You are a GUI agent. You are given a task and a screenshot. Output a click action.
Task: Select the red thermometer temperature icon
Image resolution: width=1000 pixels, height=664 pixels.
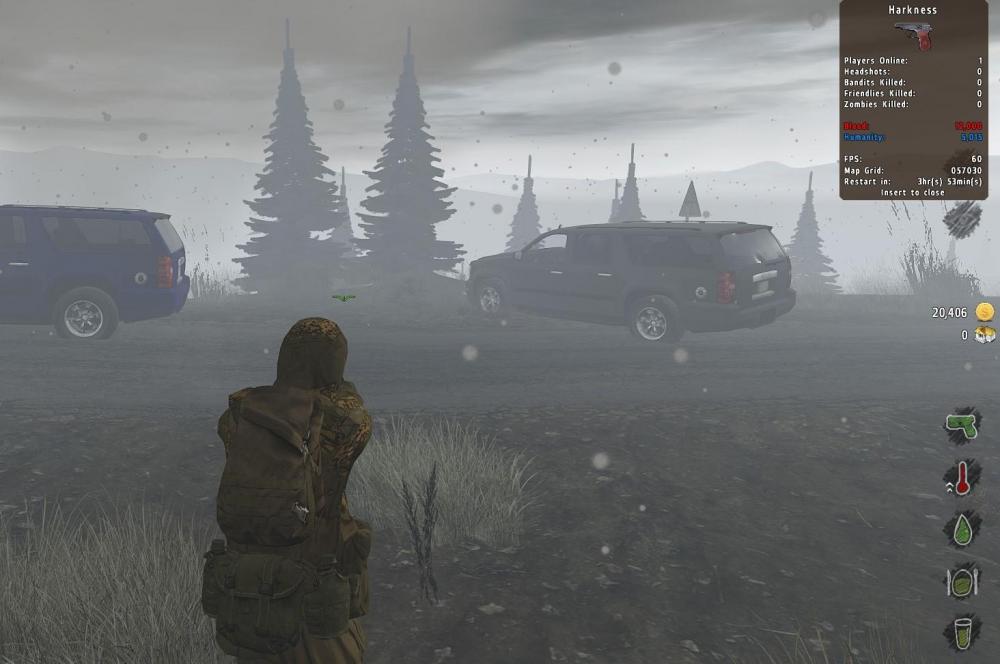(962, 478)
